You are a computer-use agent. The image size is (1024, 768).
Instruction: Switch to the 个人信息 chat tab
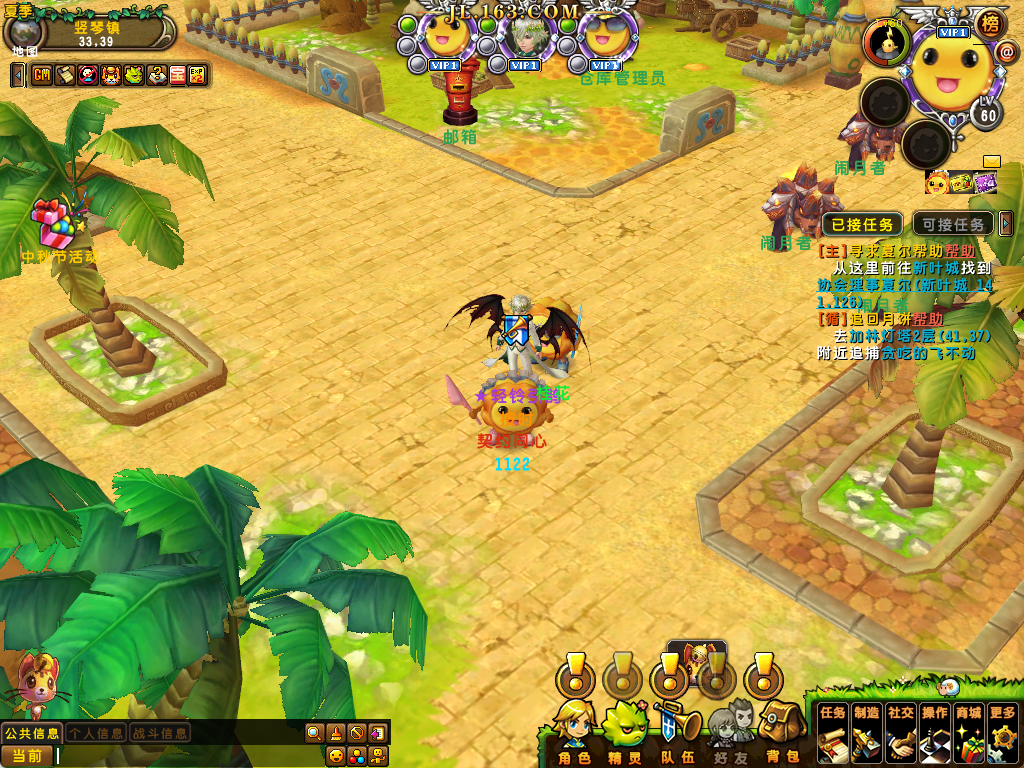coord(97,733)
